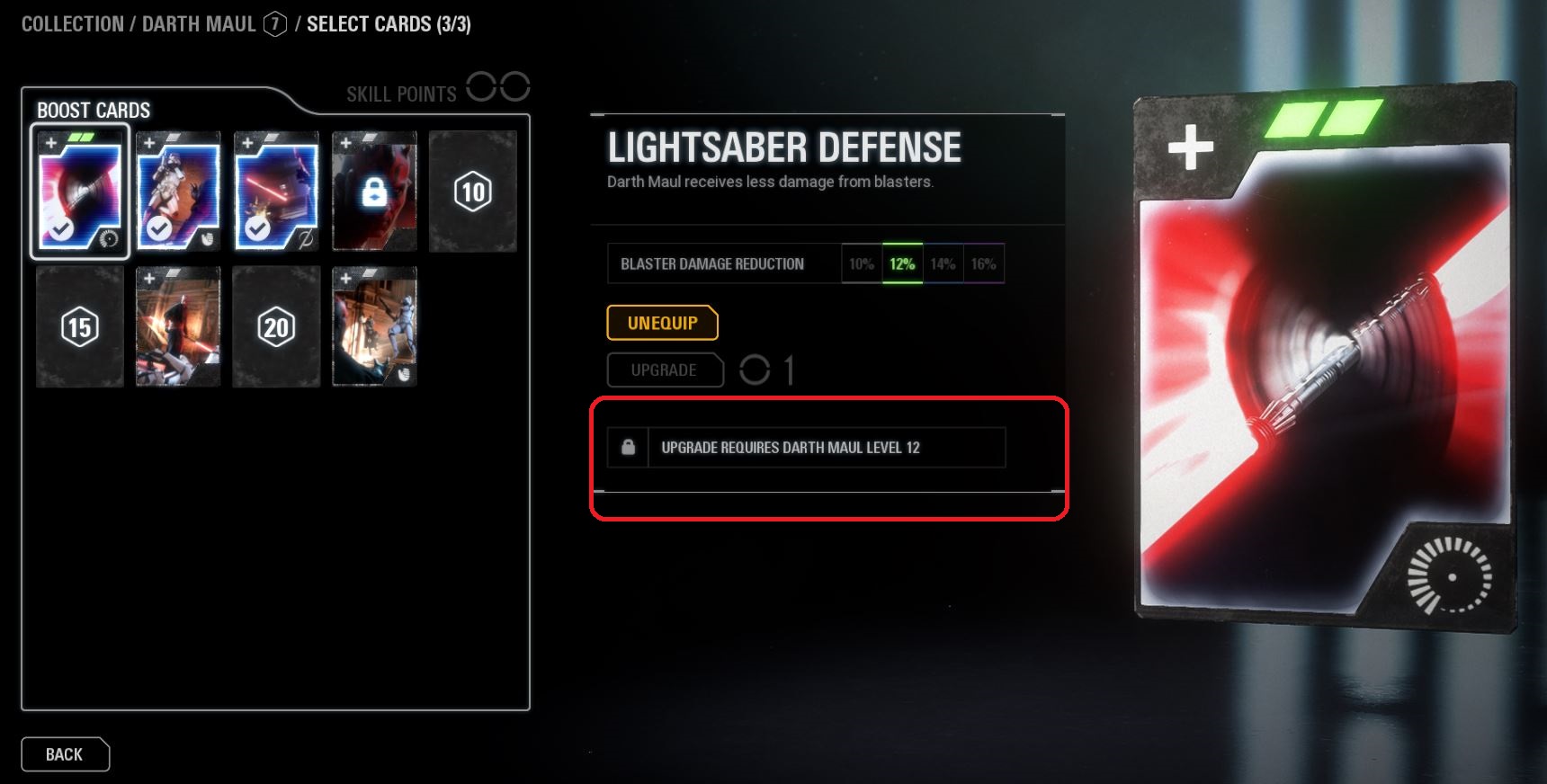The height and width of the screenshot is (784, 1547).
Task: Return to the Darth Maul breadcrumb page
Action: click(199, 24)
